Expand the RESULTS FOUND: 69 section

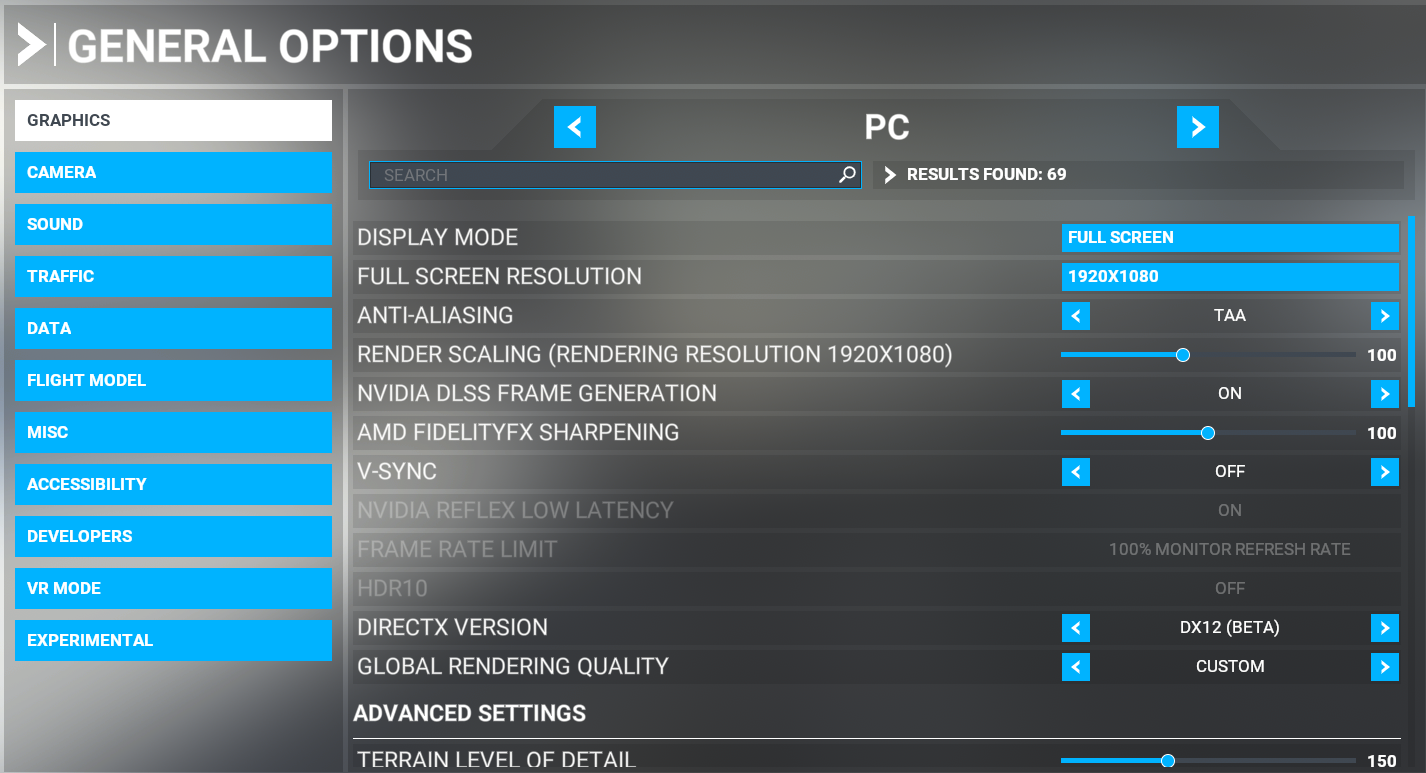pyautogui.click(x=889, y=174)
